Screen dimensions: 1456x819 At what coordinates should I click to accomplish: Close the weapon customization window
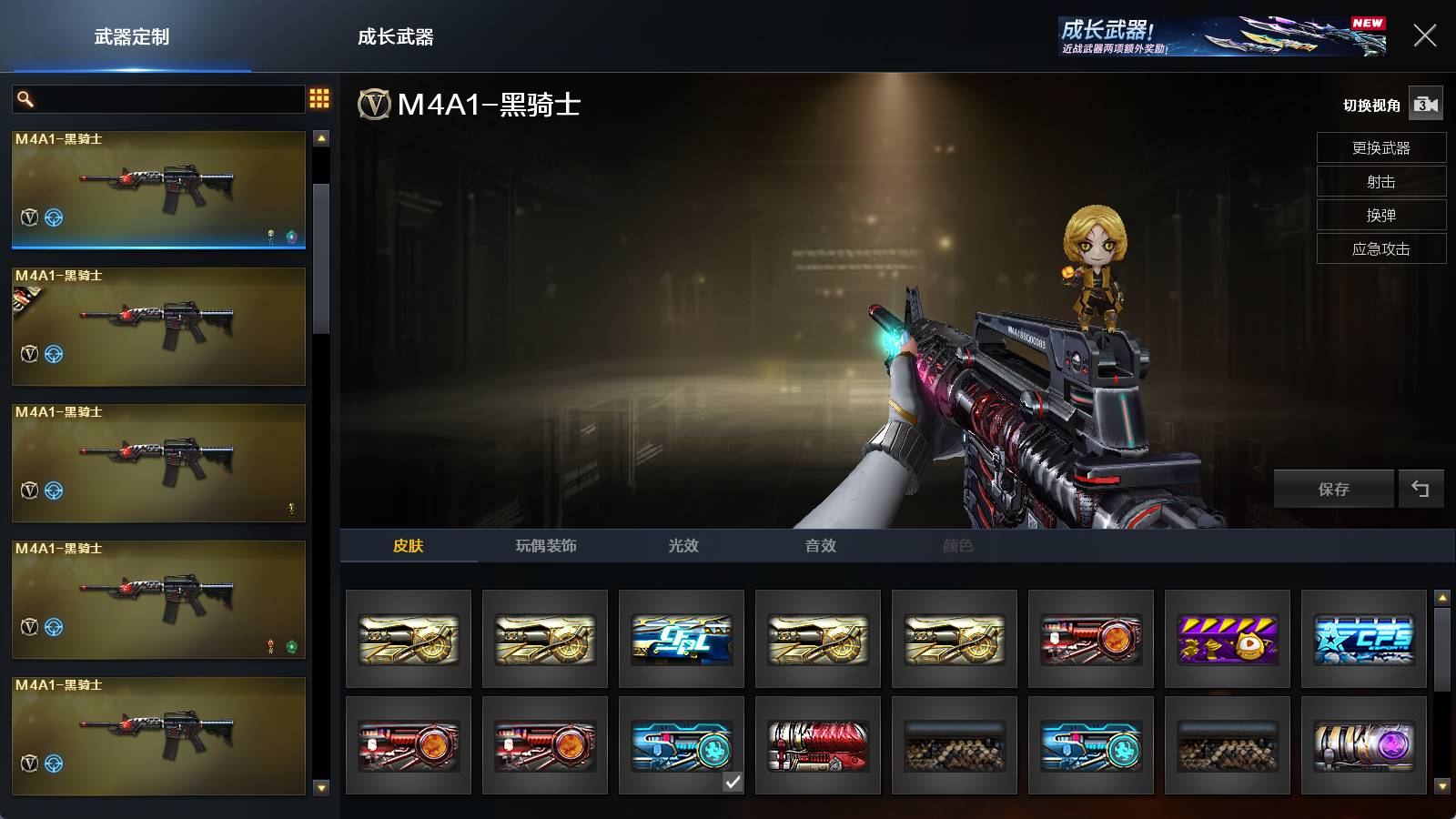point(1424,35)
